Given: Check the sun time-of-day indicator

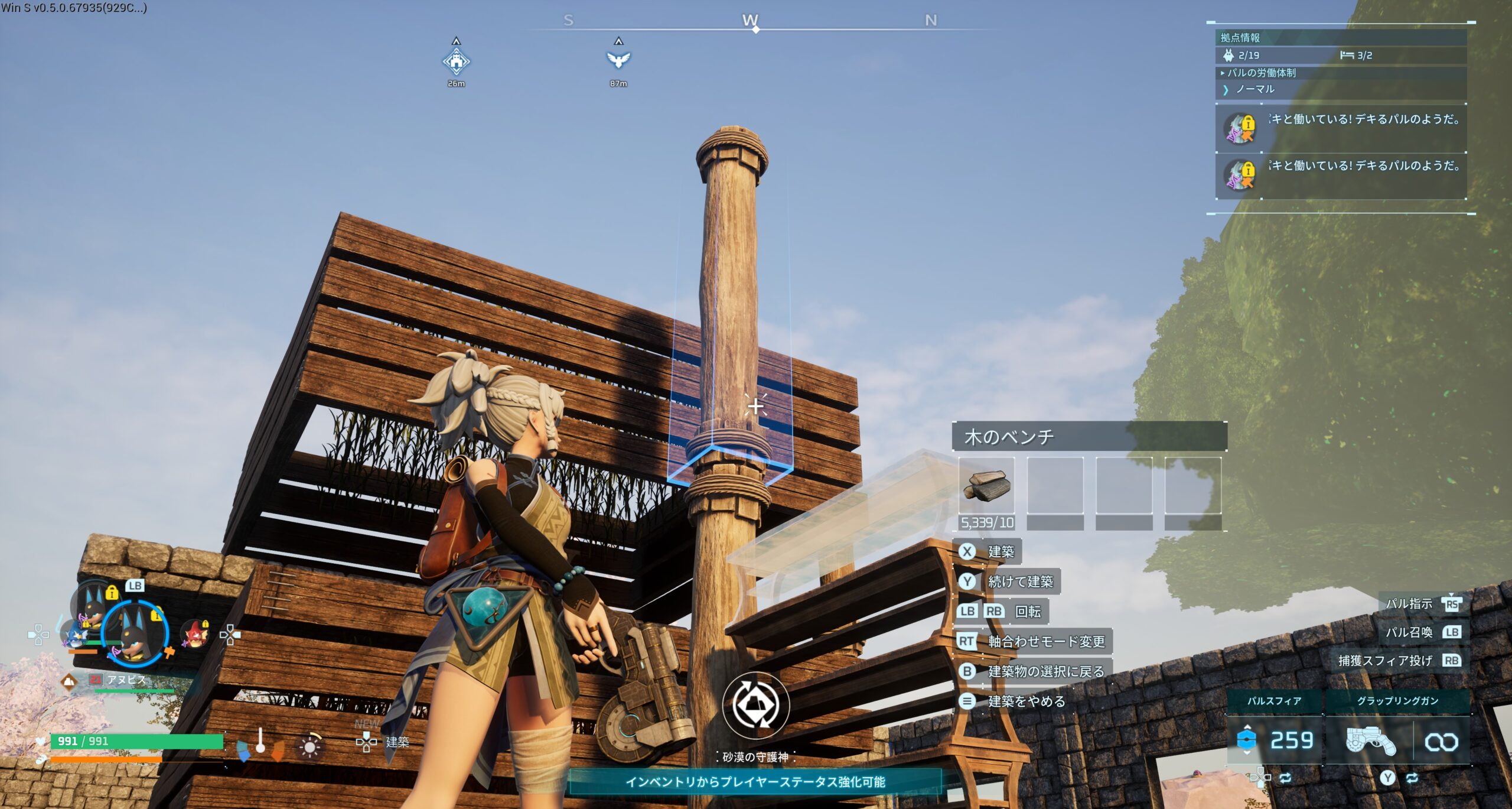Looking at the screenshot, I should [309, 746].
